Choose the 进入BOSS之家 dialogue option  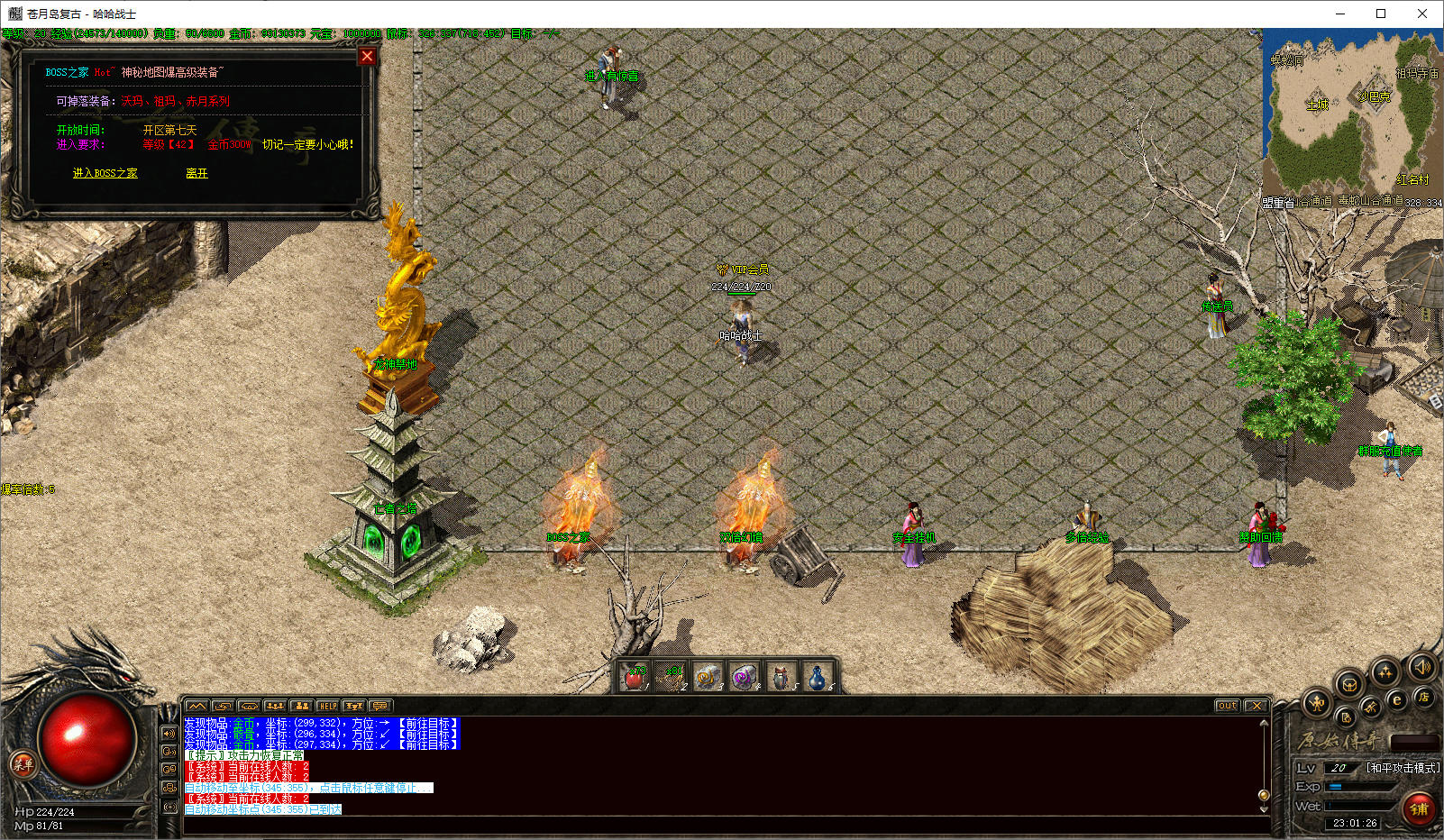105,173
